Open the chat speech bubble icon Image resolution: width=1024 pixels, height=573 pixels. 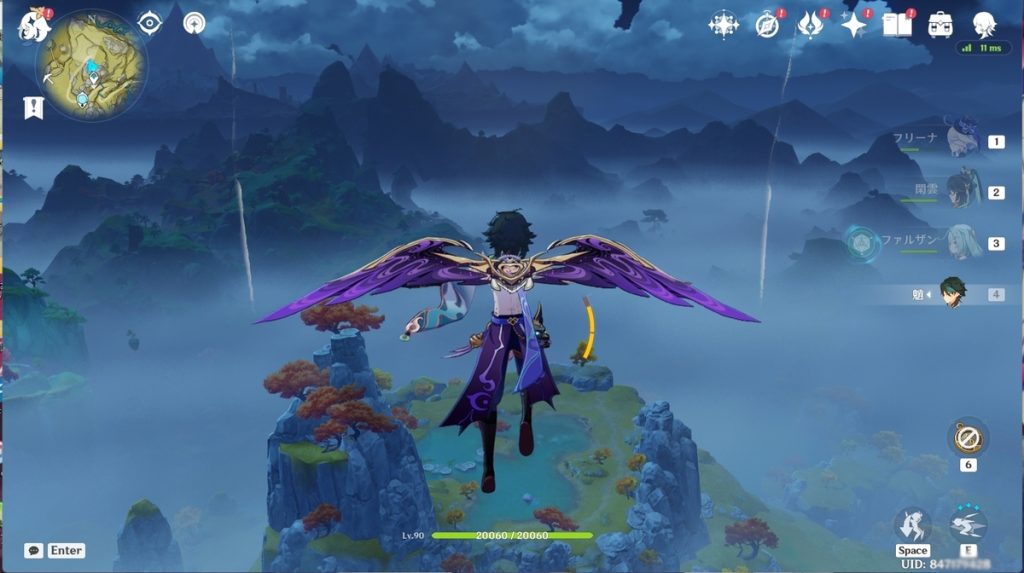coord(33,550)
